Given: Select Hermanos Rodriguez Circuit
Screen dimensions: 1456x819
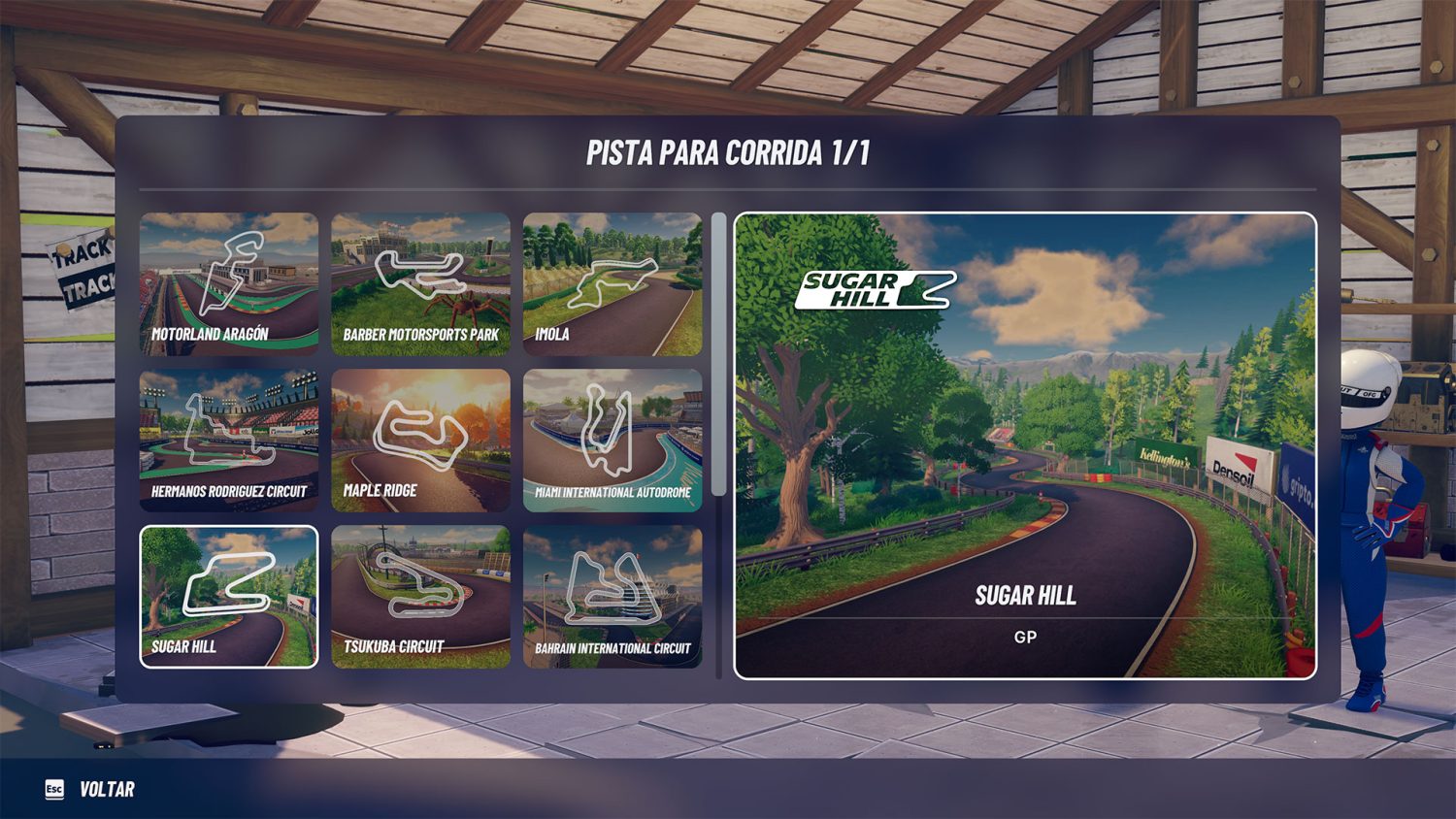Looking at the screenshot, I should [229, 440].
